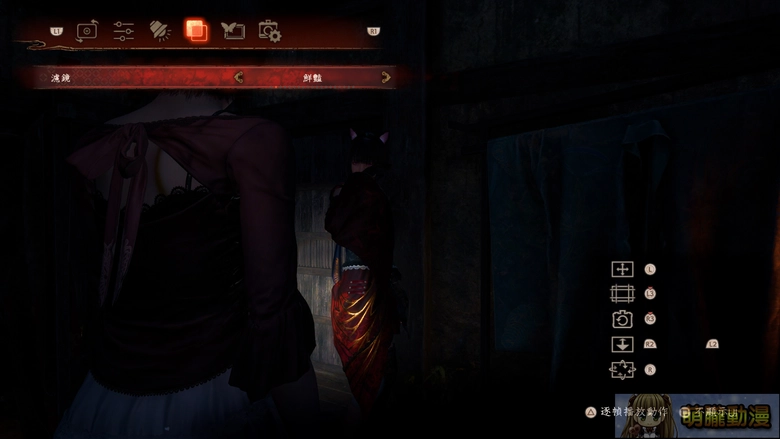The height and width of the screenshot is (439, 780).
Task: Select the highlighted filter overlay tab
Action: pyautogui.click(x=196, y=31)
